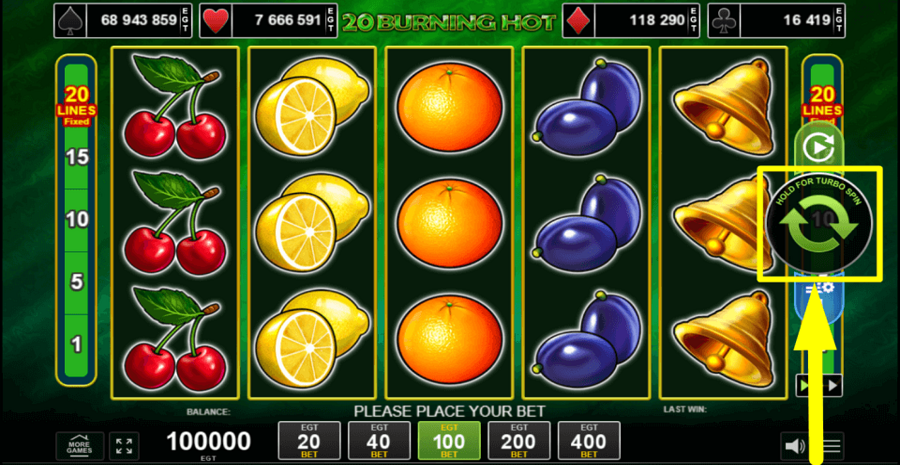Set the bet to 200 EGT
The width and height of the screenshot is (900, 465).
coord(519,441)
